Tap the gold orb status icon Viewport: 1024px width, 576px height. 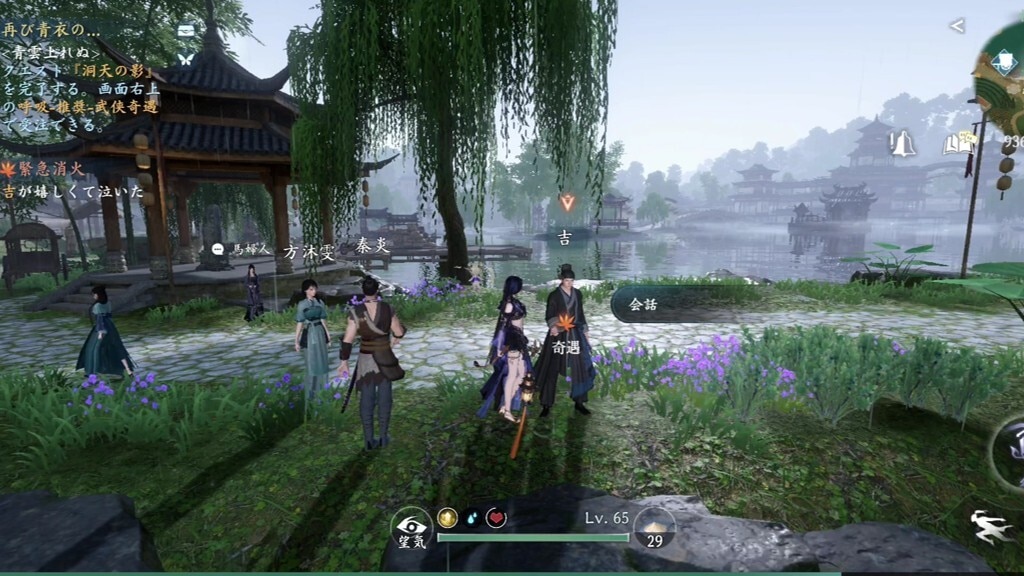447,517
